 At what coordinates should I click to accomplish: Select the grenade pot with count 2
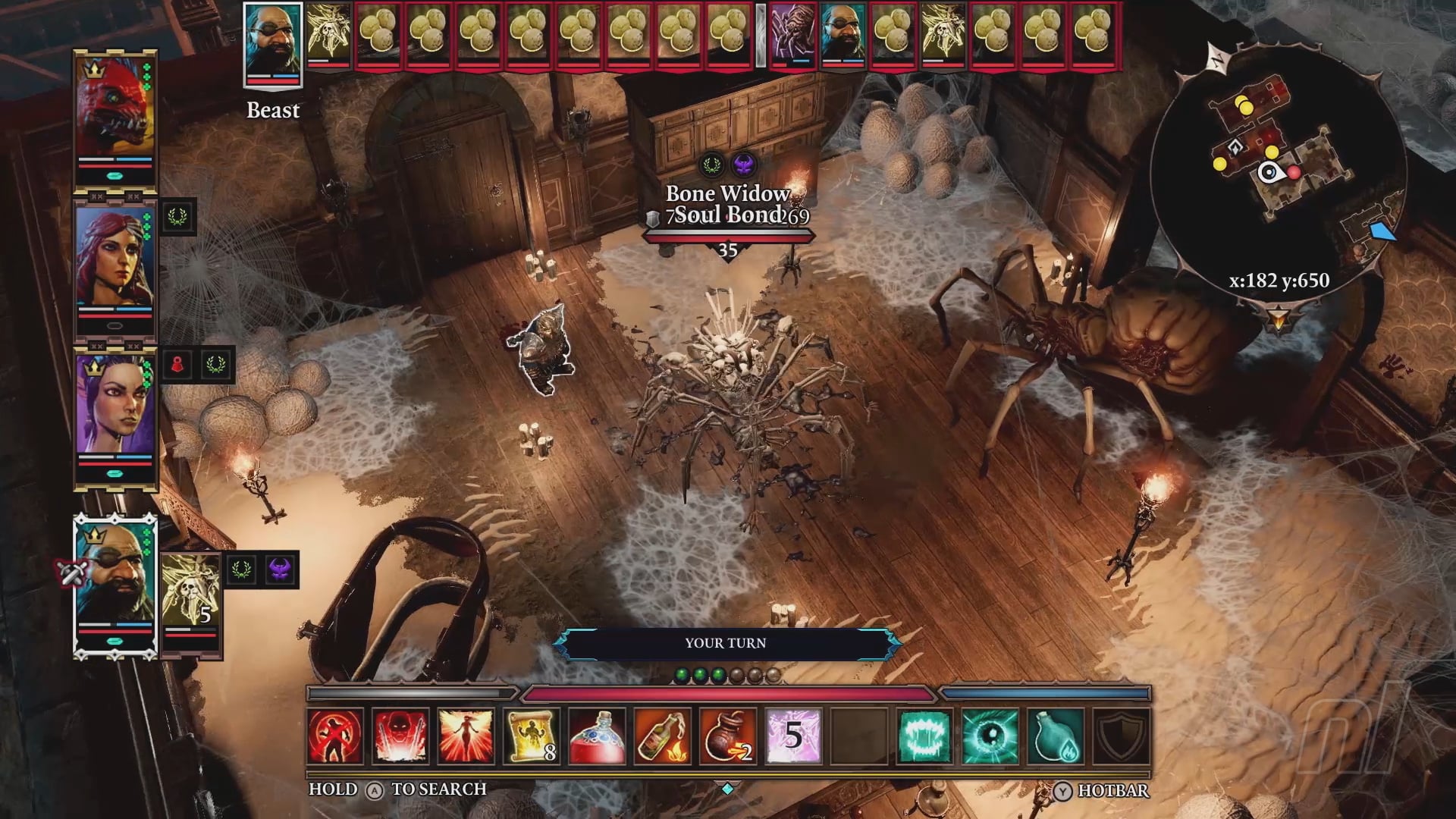[728, 736]
